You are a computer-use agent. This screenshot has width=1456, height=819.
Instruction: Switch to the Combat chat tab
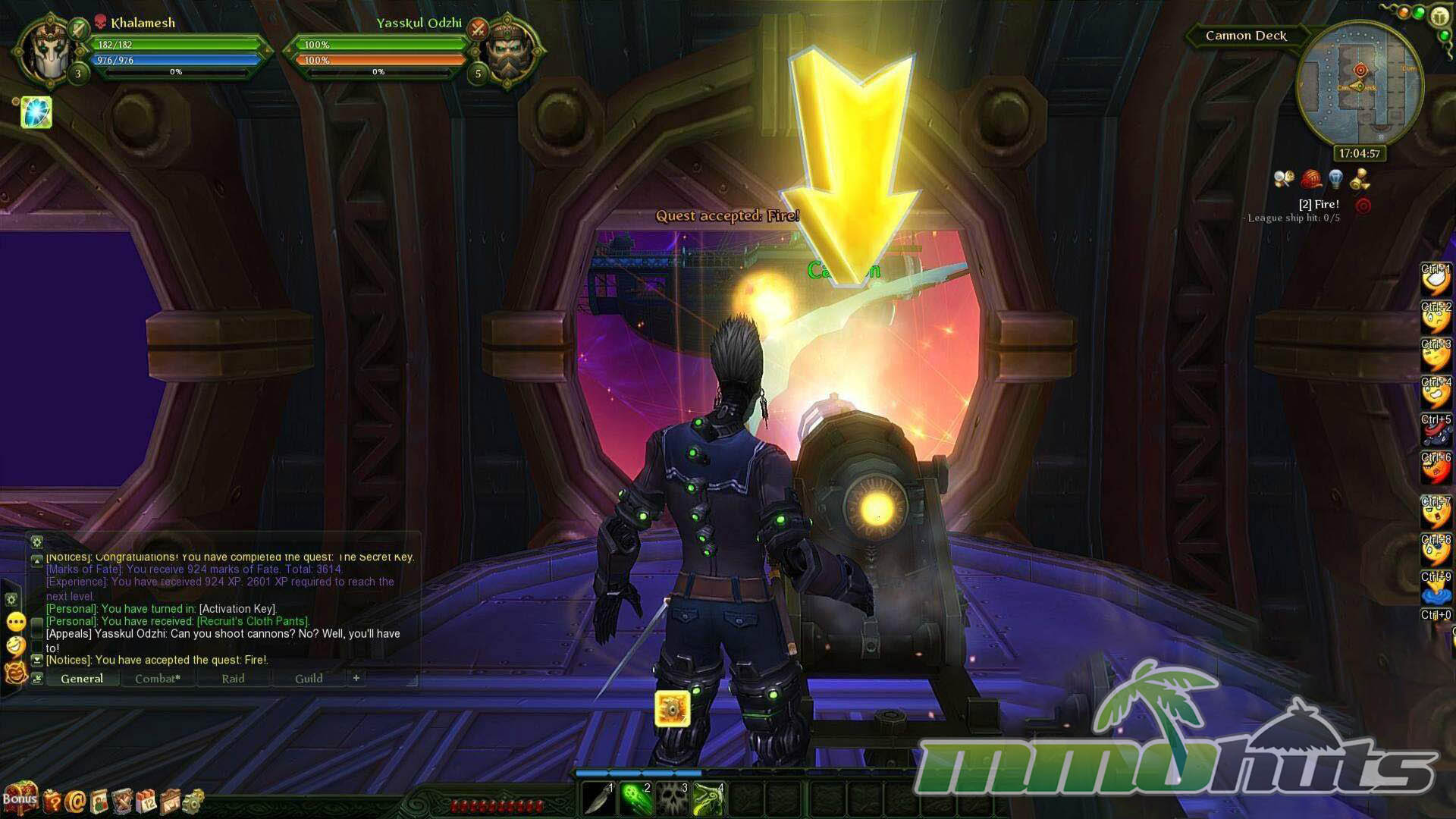coord(158,679)
